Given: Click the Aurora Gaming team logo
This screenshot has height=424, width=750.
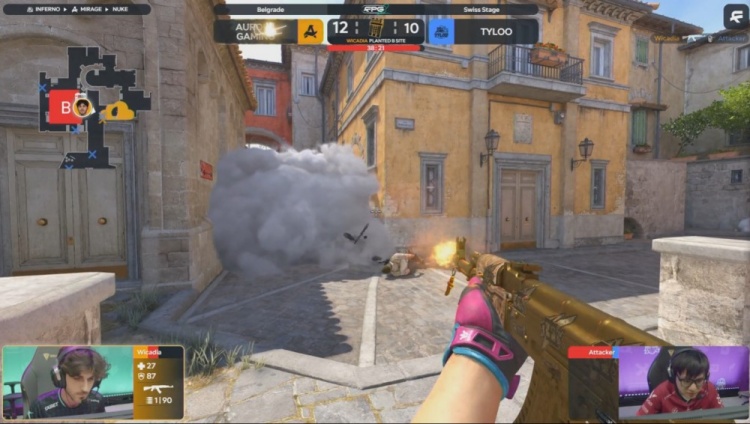Looking at the screenshot, I should (x=310, y=31).
